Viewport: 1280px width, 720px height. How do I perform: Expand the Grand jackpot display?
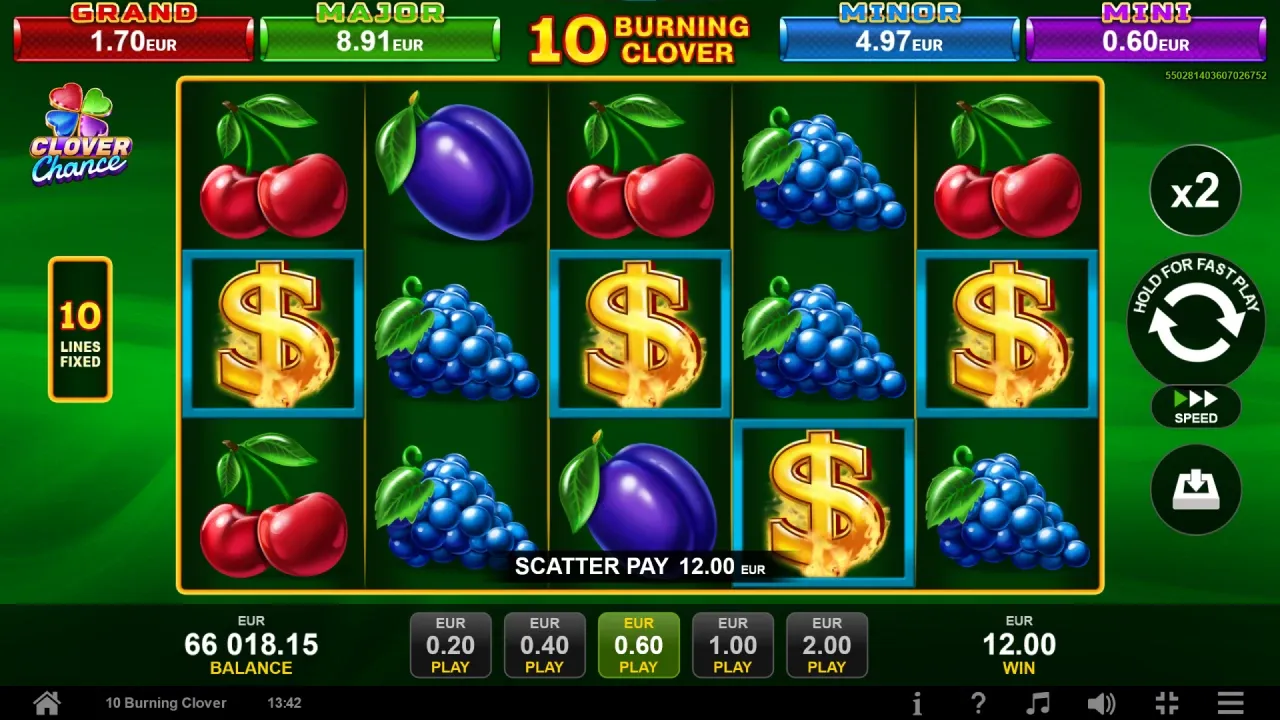coord(134,33)
